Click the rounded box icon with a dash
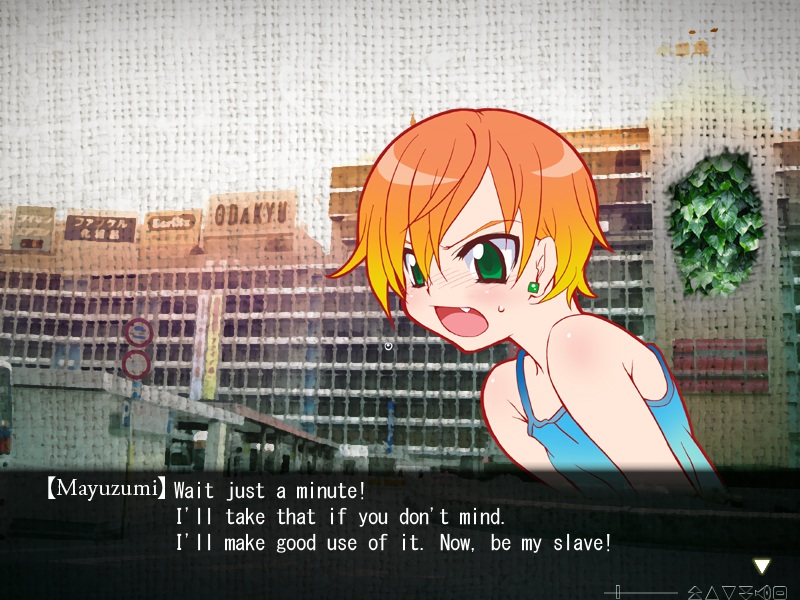The image size is (800, 600). point(780,592)
